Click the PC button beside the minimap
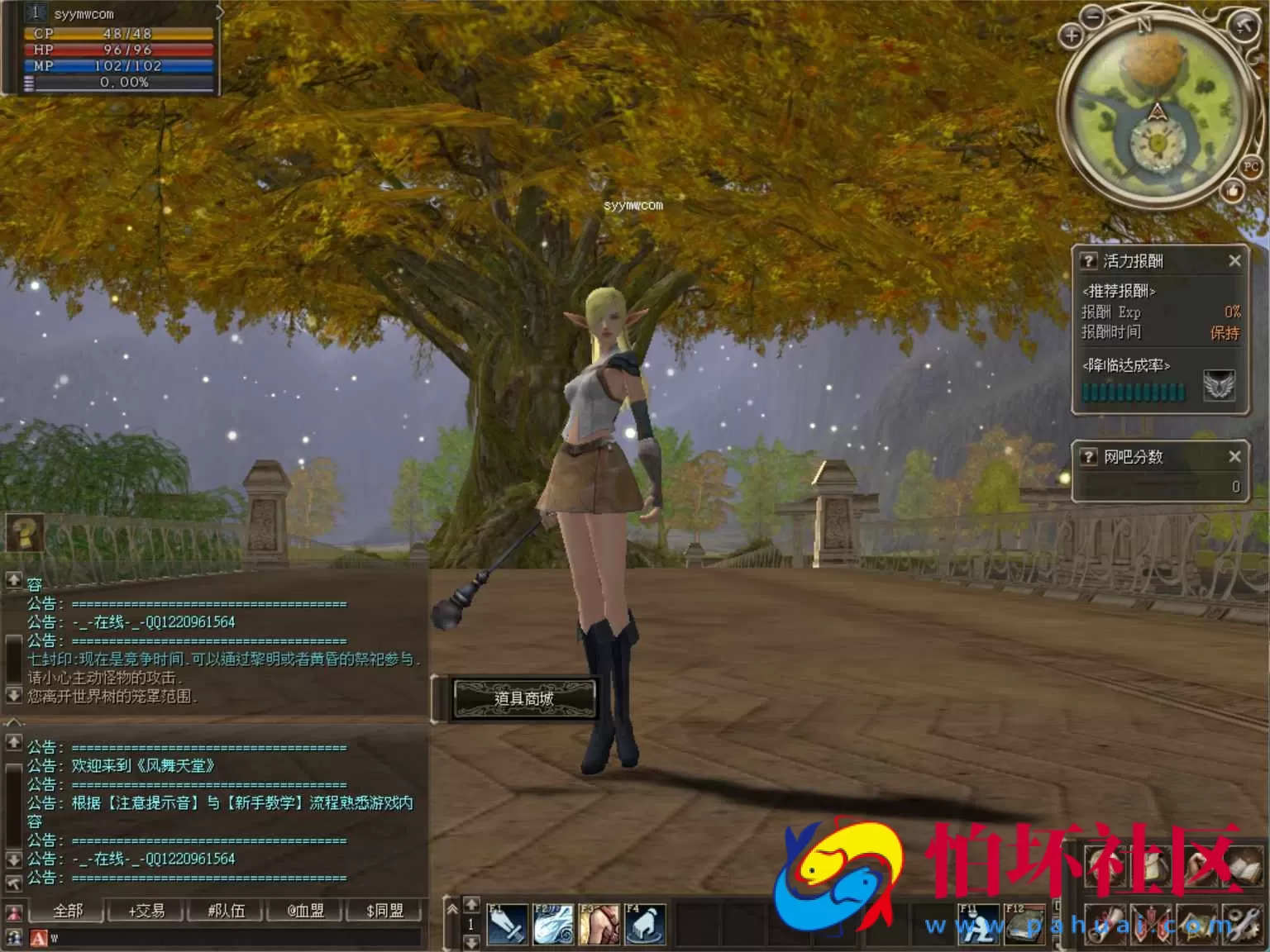This screenshot has width=1270, height=952. [1250, 166]
